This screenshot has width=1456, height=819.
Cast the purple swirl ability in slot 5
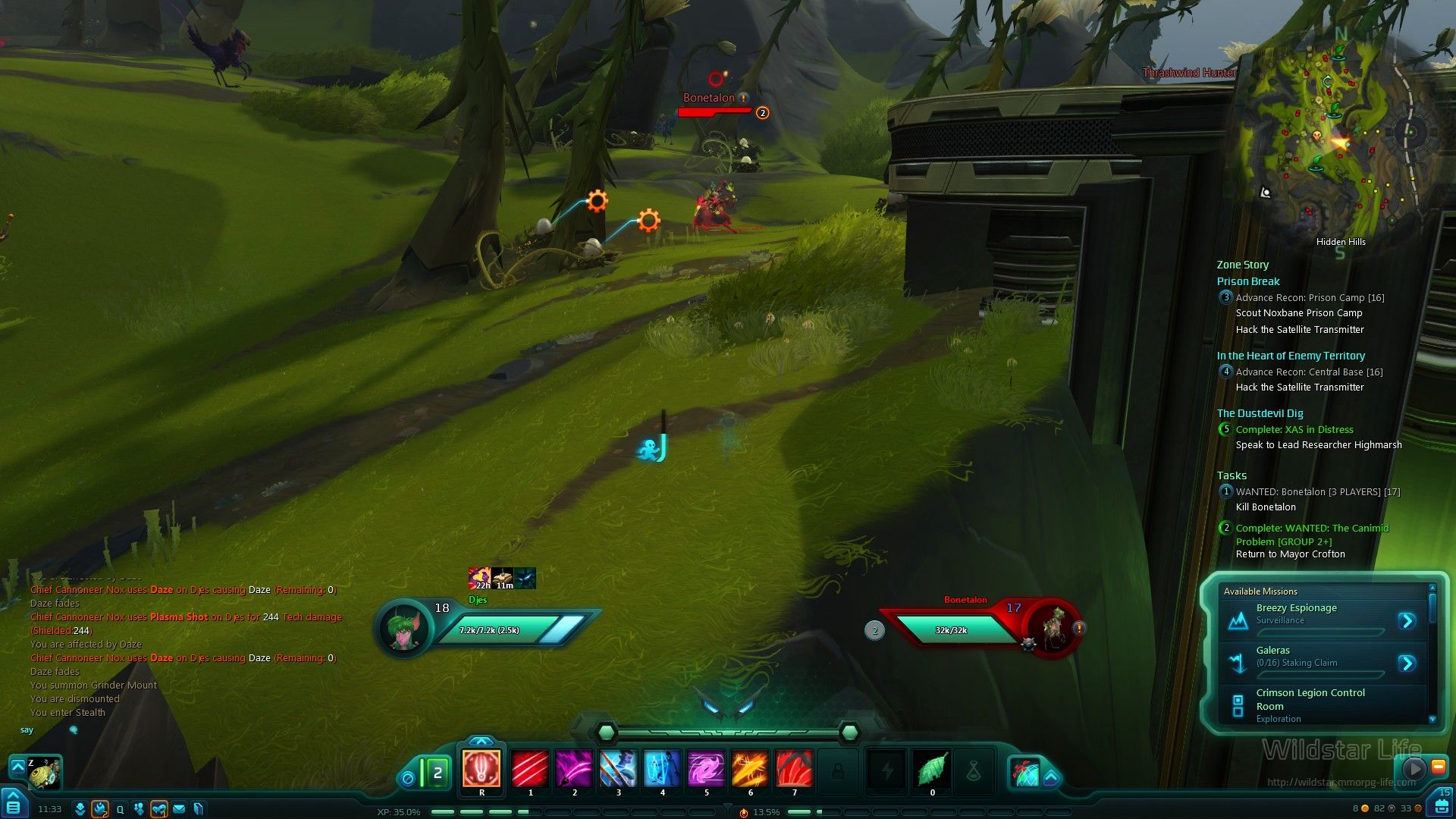click(x=706, y=769)
